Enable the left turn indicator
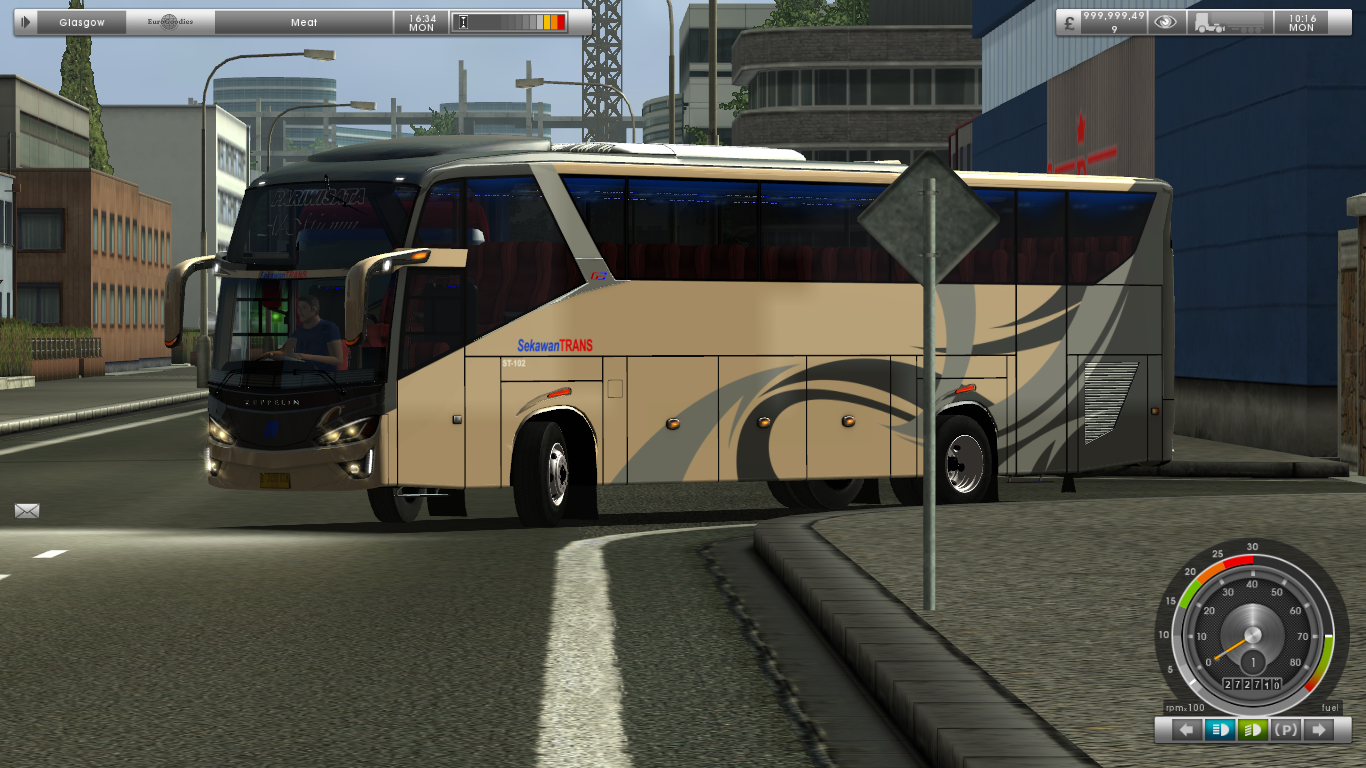Viewport: 1366px width, 768px height. click(x=1186, y=730)
